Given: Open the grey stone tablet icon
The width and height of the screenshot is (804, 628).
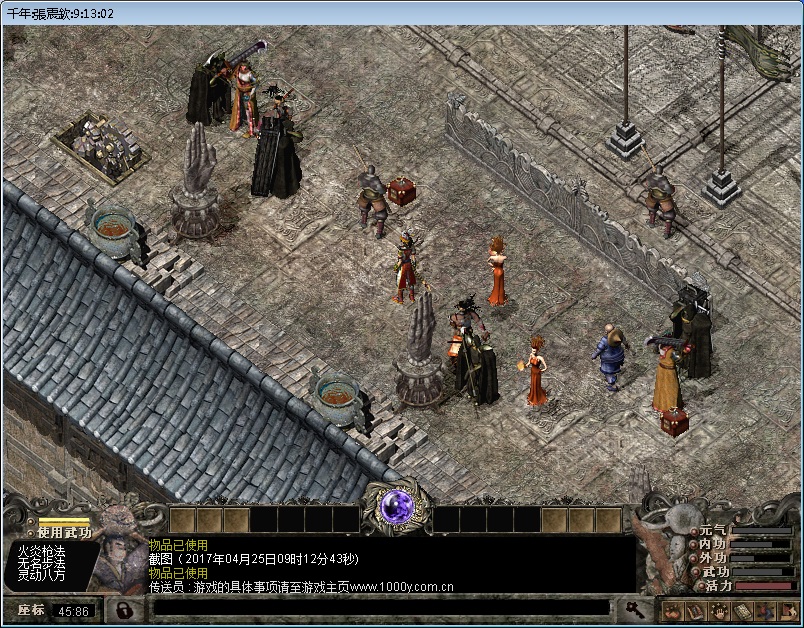Looking at the screenshot, I should coord(741,610).
